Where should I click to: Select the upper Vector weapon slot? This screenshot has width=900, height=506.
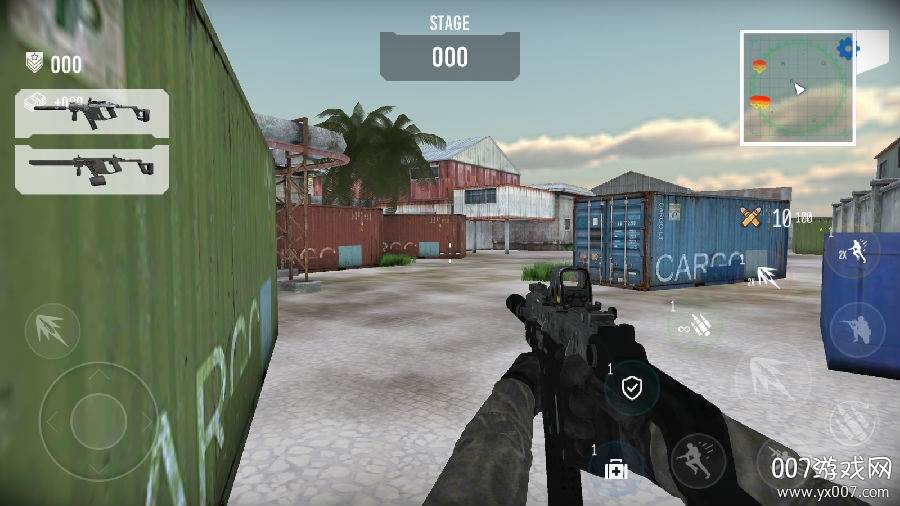(x=92, y=112)
